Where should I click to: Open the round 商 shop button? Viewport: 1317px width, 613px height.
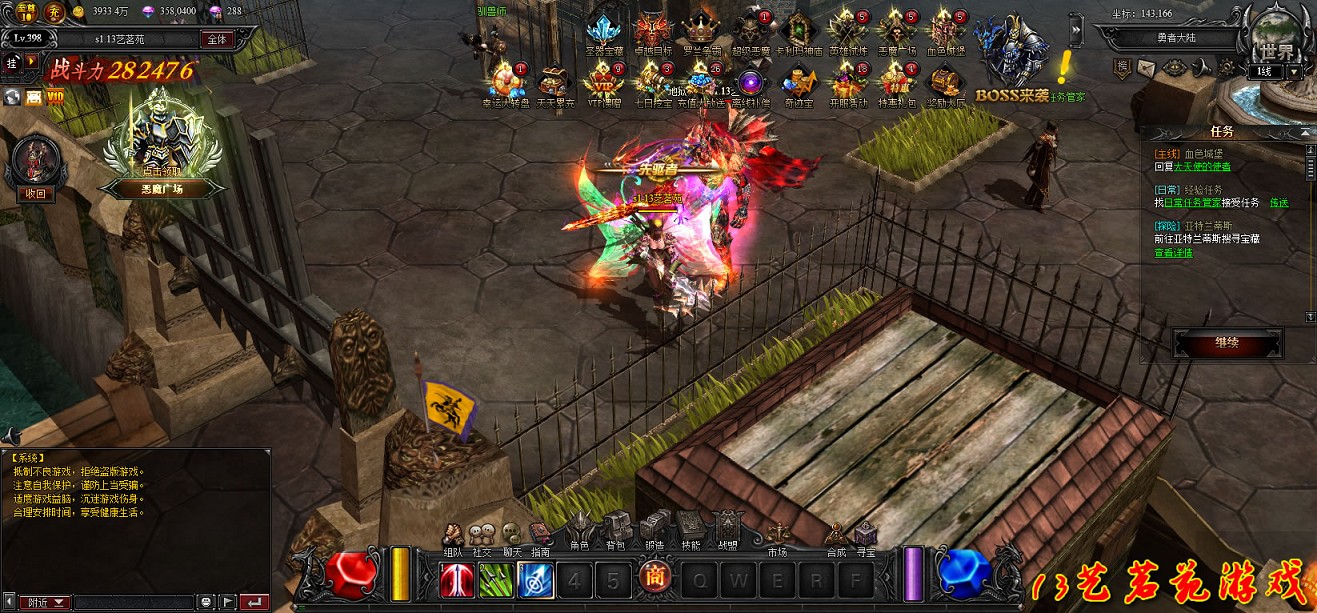tap(654, 578)
